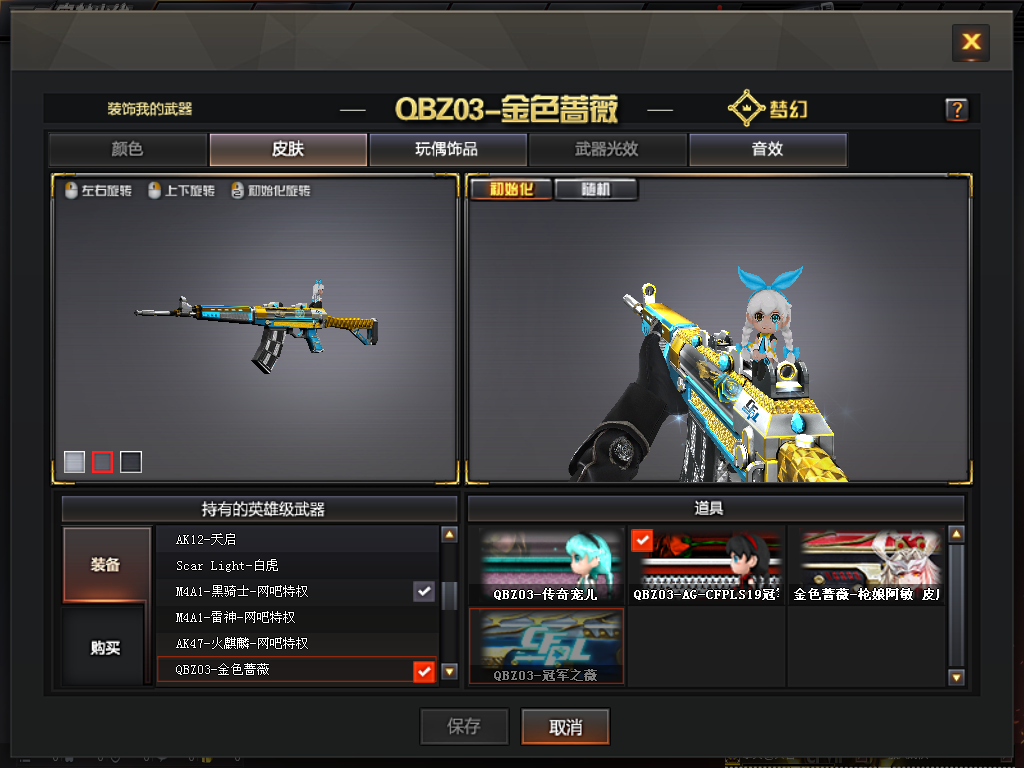Pick the dark black background swatch
1024x768 pixels.
pos(131,461)
